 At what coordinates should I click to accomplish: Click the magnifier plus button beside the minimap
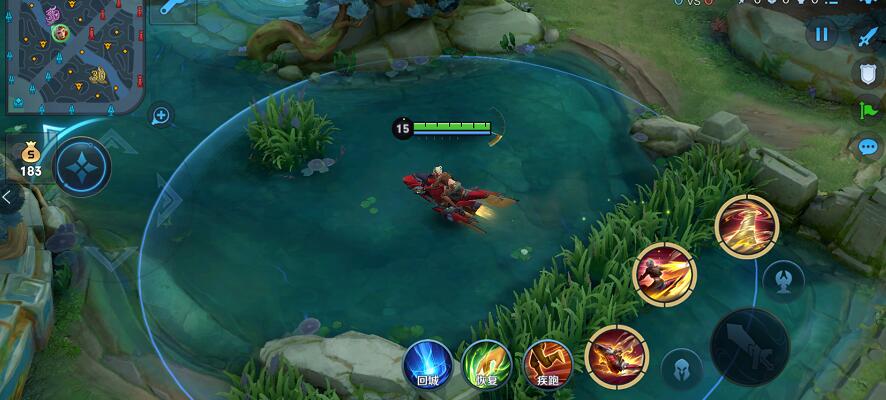[x=160, y=116]
